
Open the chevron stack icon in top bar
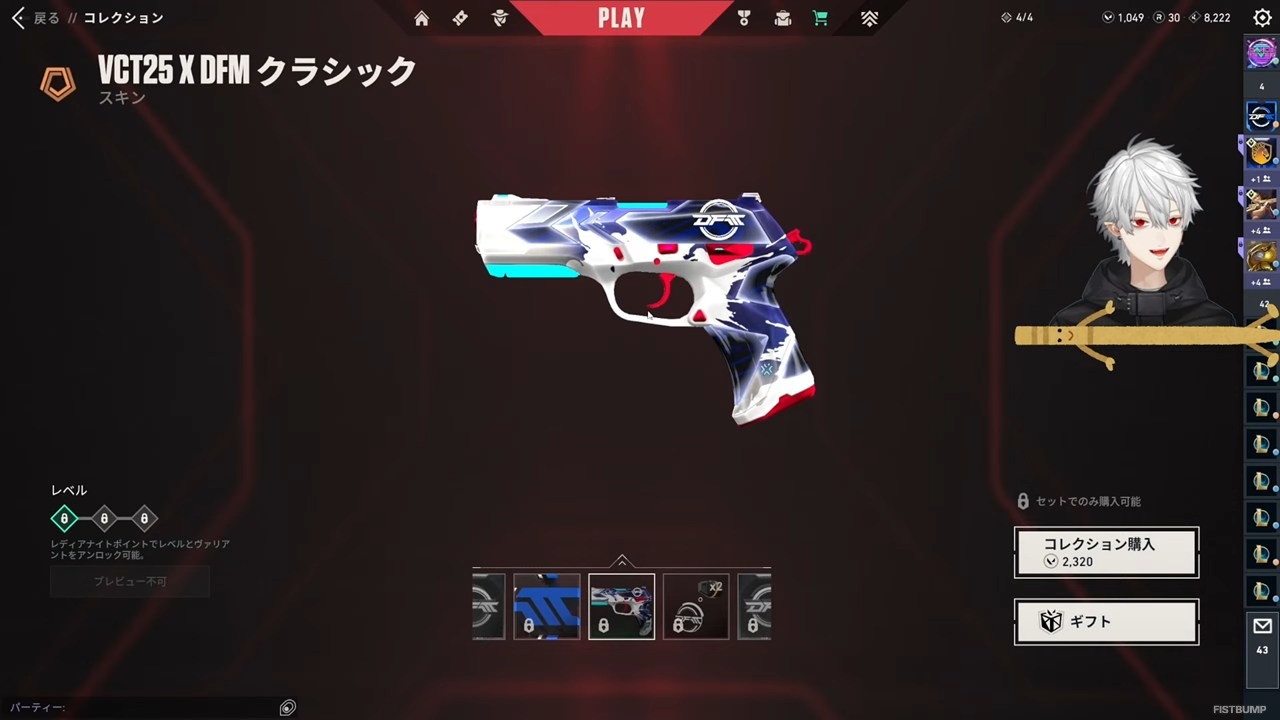click(x=869, y=18)
